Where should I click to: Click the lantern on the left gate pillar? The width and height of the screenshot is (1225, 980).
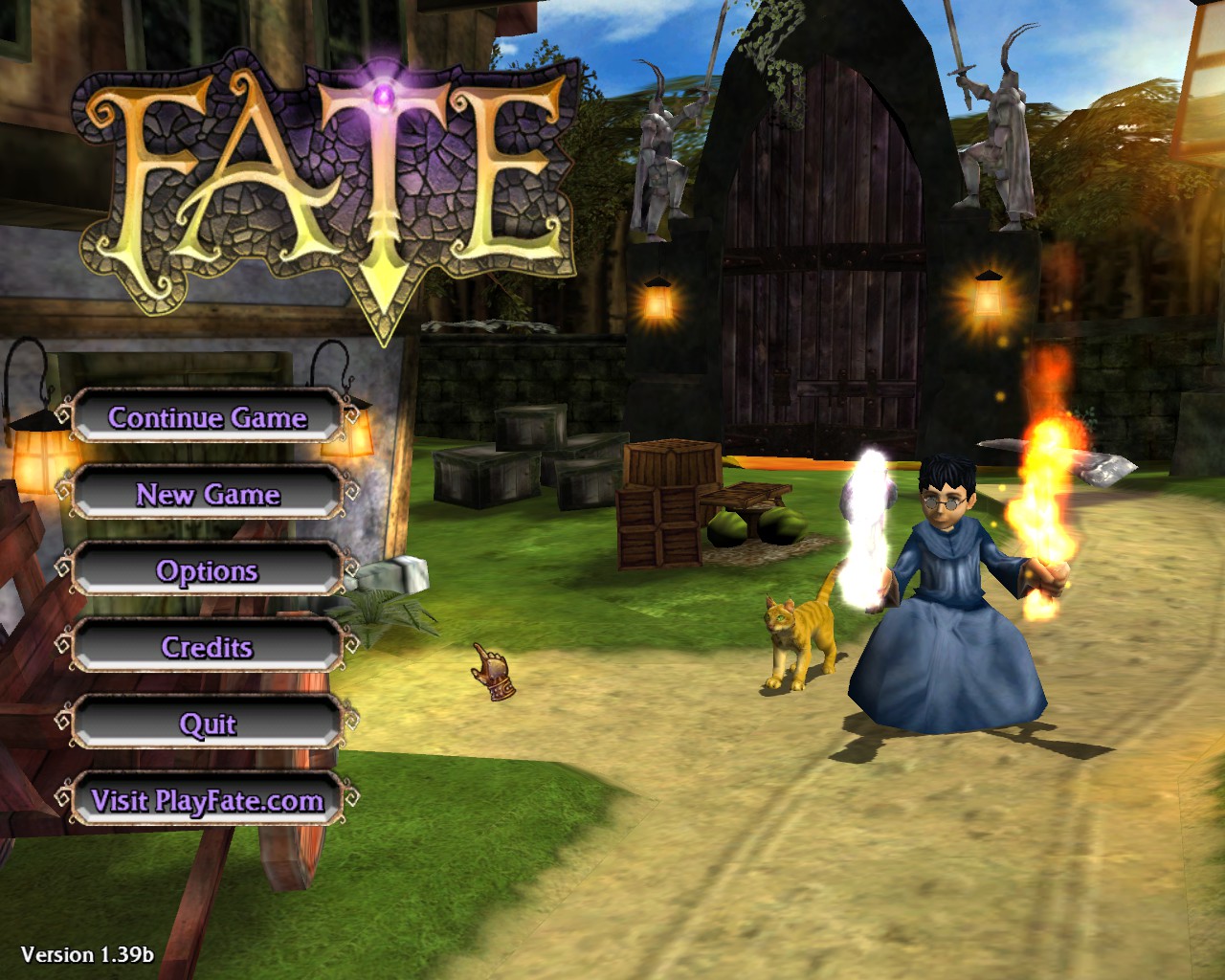pos(658,301)
